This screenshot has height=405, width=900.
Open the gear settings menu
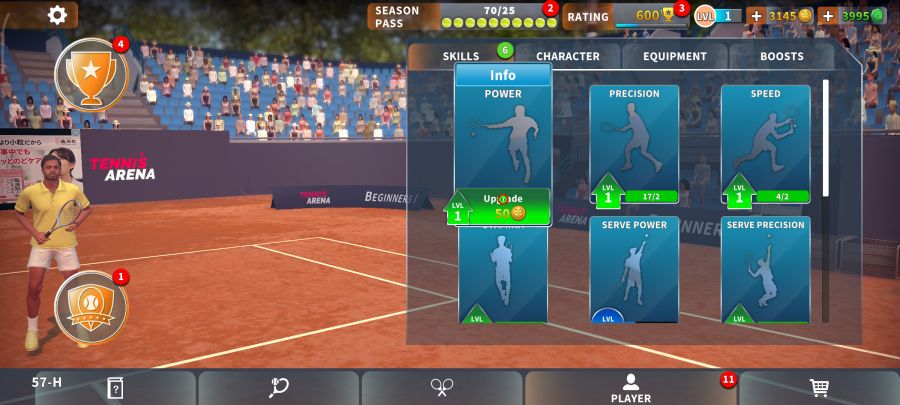click(58, 14)
